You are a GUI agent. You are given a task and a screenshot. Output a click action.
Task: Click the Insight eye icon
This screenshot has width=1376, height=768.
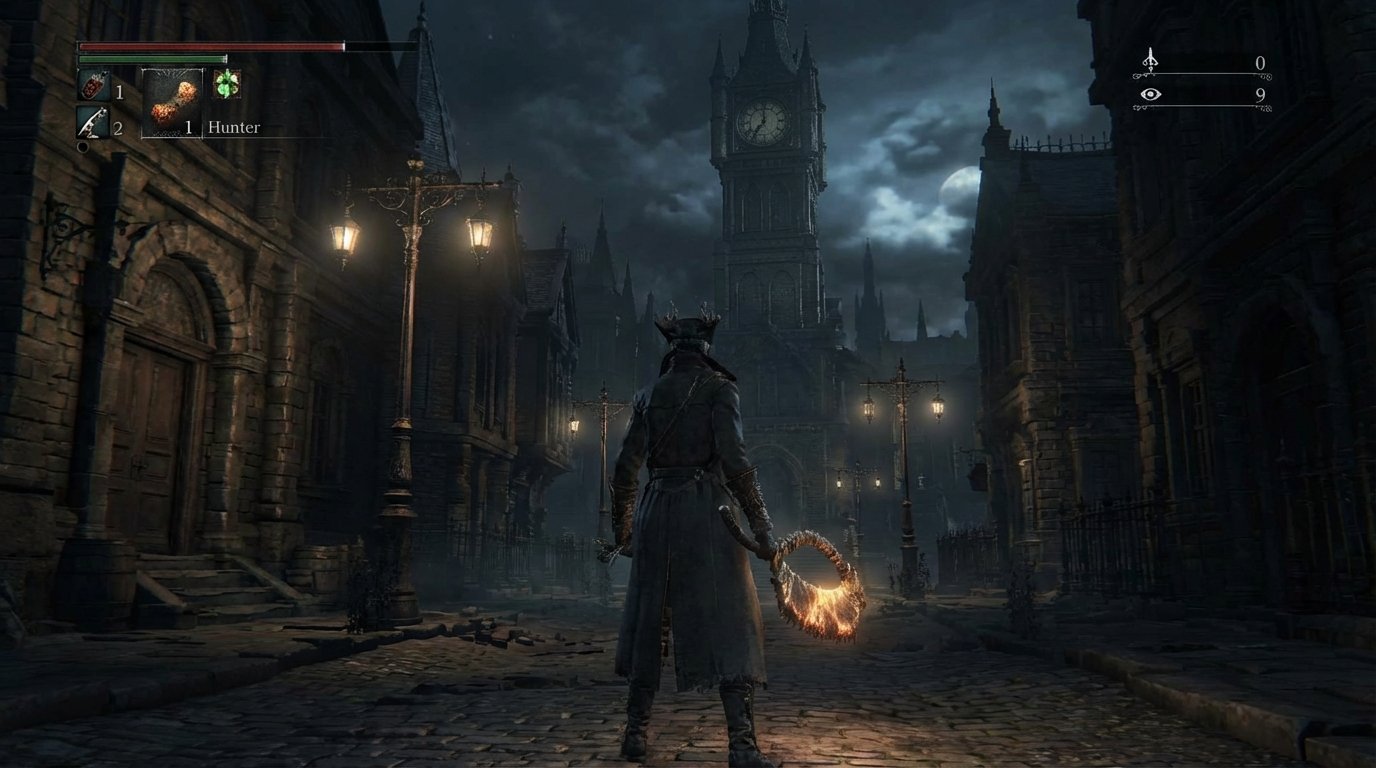(1150, 92)
